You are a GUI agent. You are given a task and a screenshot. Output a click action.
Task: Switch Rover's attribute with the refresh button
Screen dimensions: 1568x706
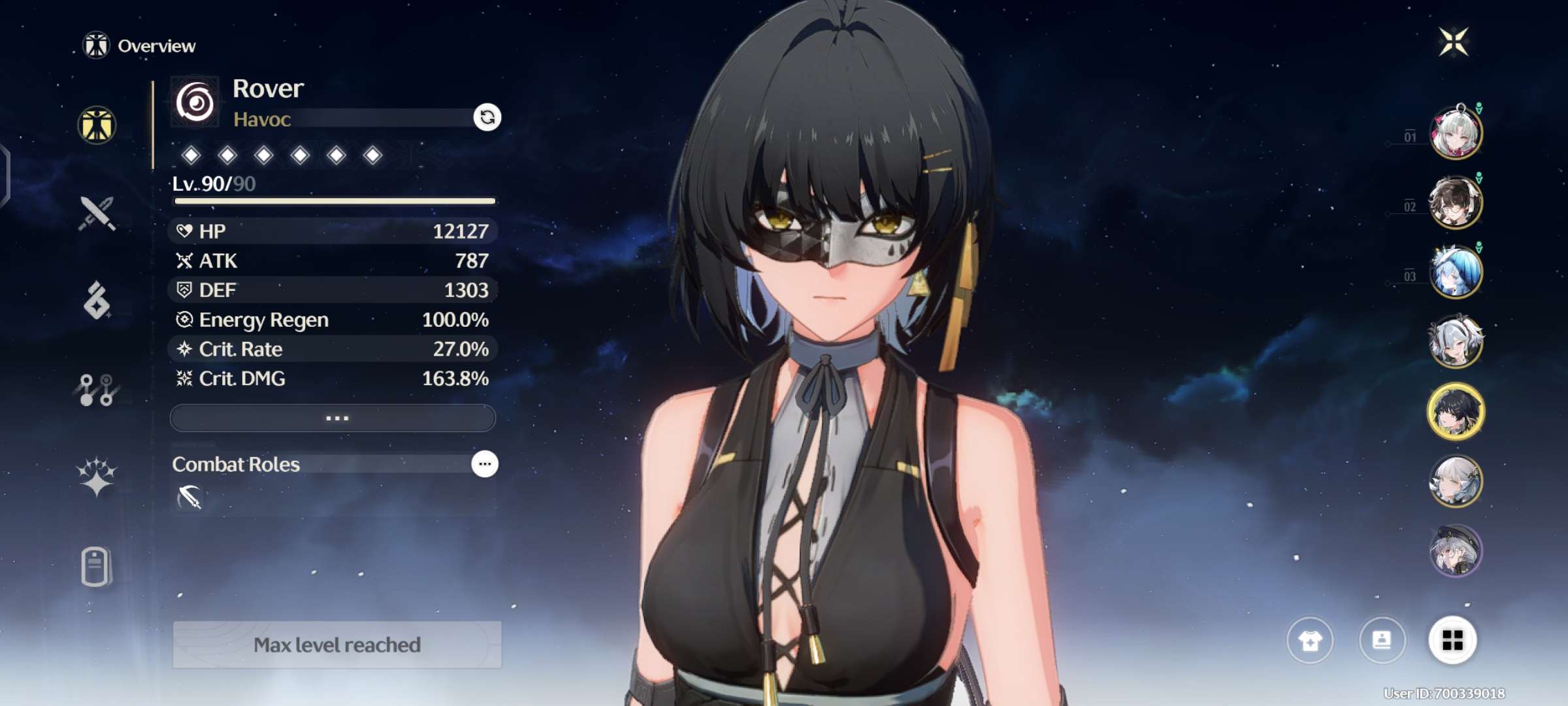coord(487,118)
